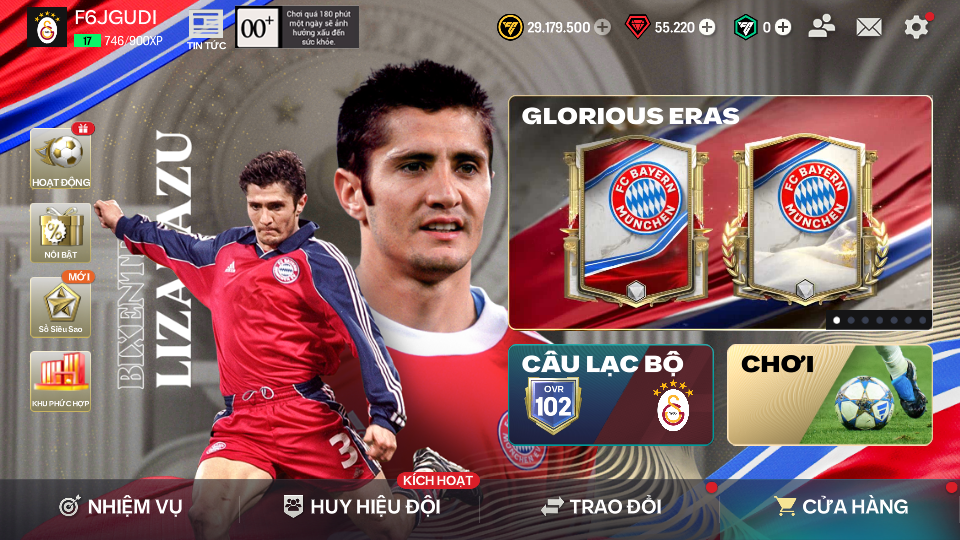Show the Nổi Bật featured offers
The image size is (960, 540).
coord(60,233)
